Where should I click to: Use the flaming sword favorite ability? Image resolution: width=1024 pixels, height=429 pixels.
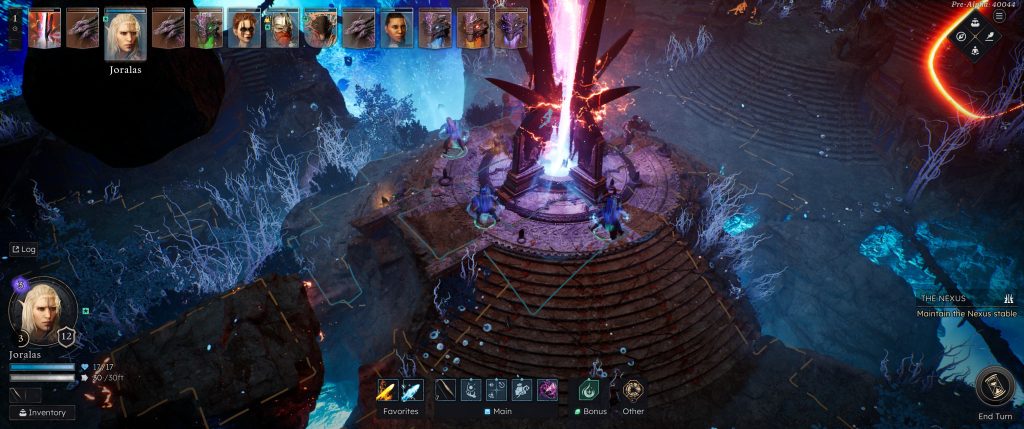tap(387, 391)
